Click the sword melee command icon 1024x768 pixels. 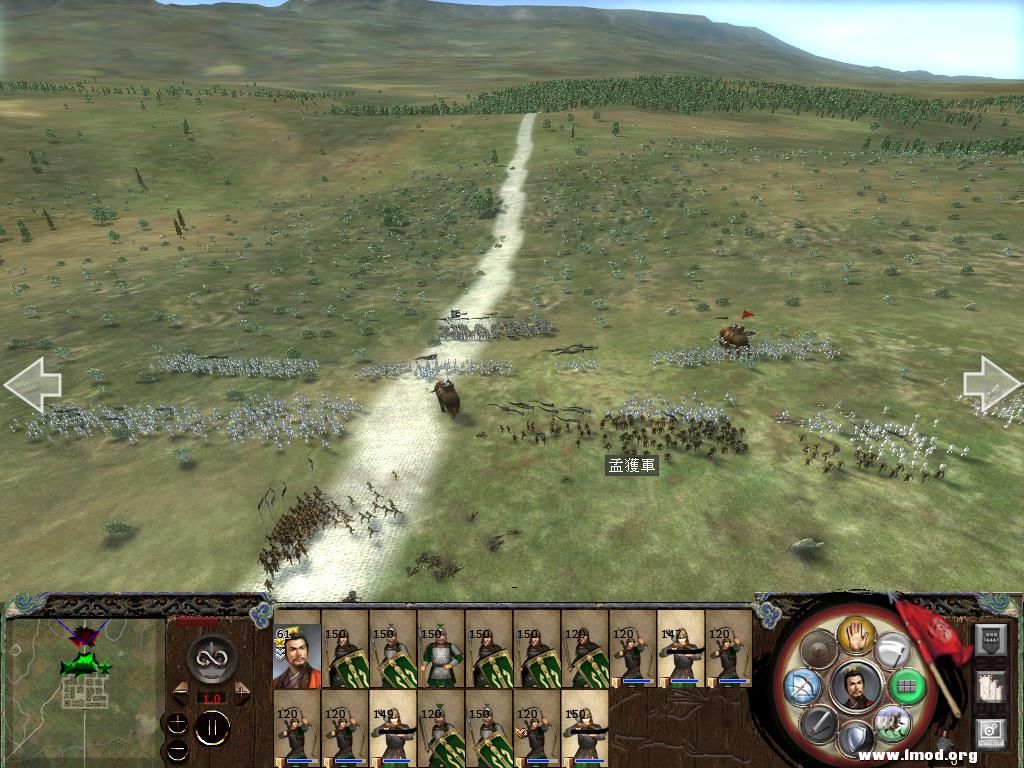coord(817,722)
